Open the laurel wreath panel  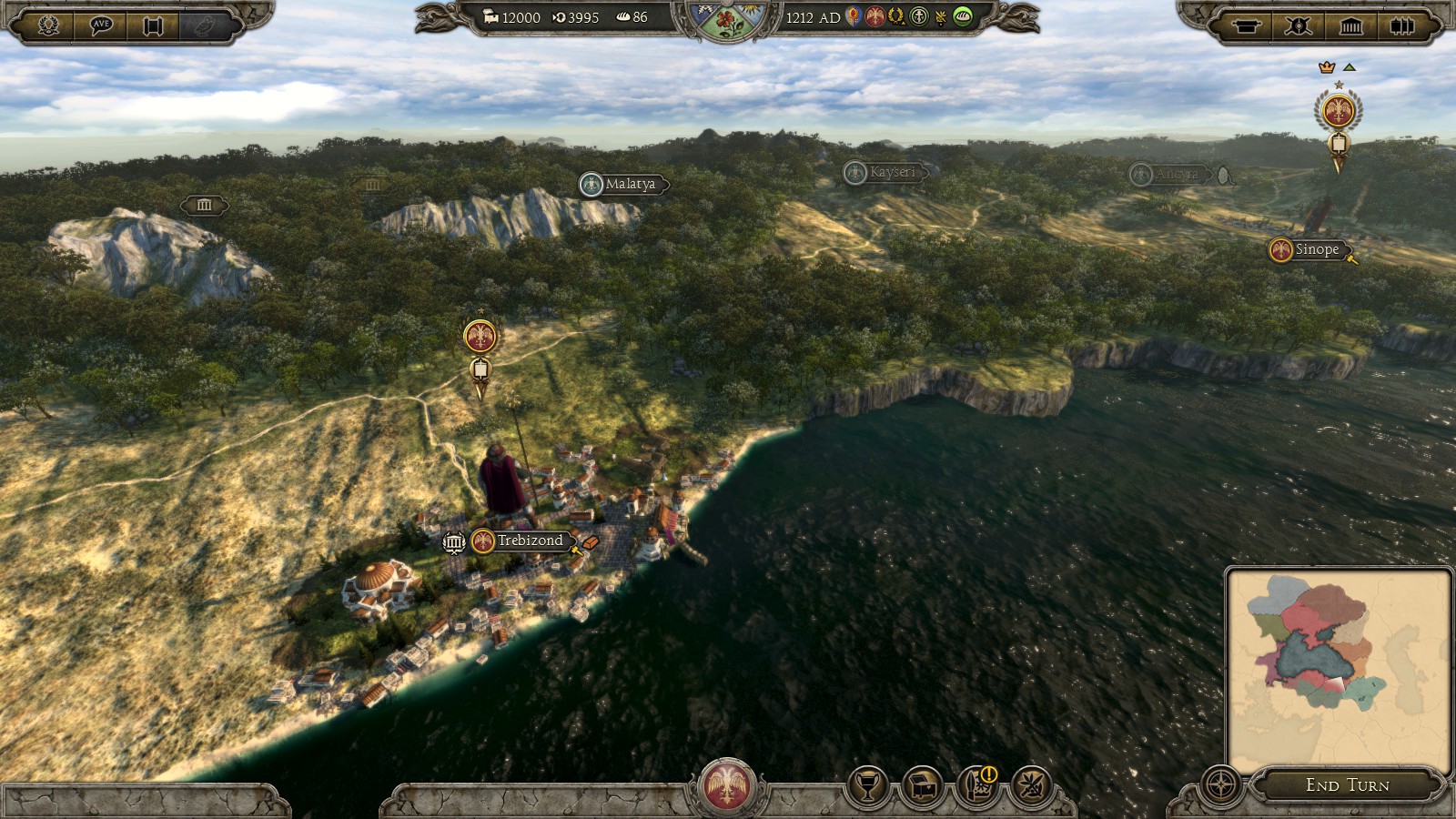[x=49, y=25]
